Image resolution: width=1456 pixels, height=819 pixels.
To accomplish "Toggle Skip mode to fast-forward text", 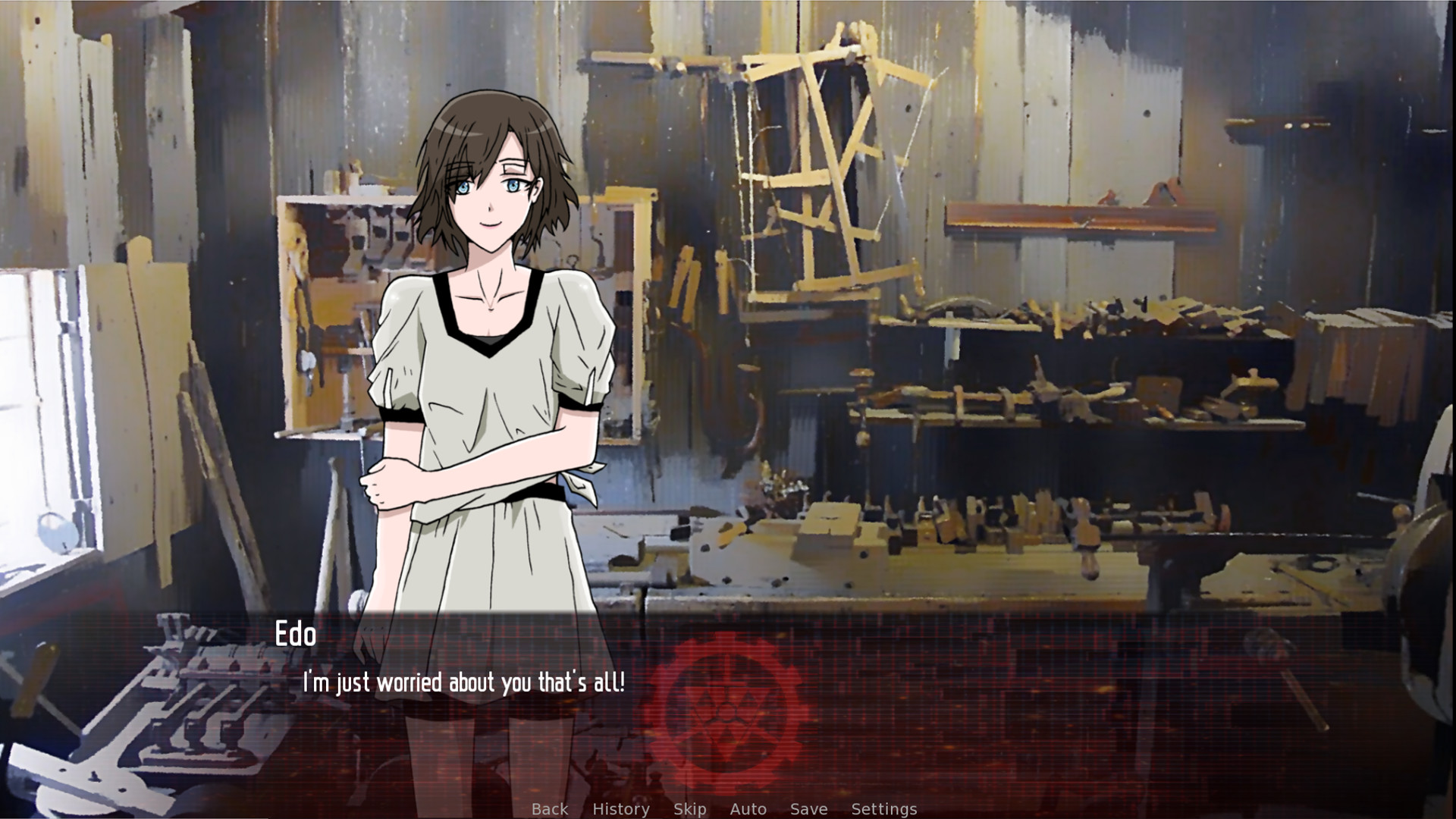I will tap(689, 808).
